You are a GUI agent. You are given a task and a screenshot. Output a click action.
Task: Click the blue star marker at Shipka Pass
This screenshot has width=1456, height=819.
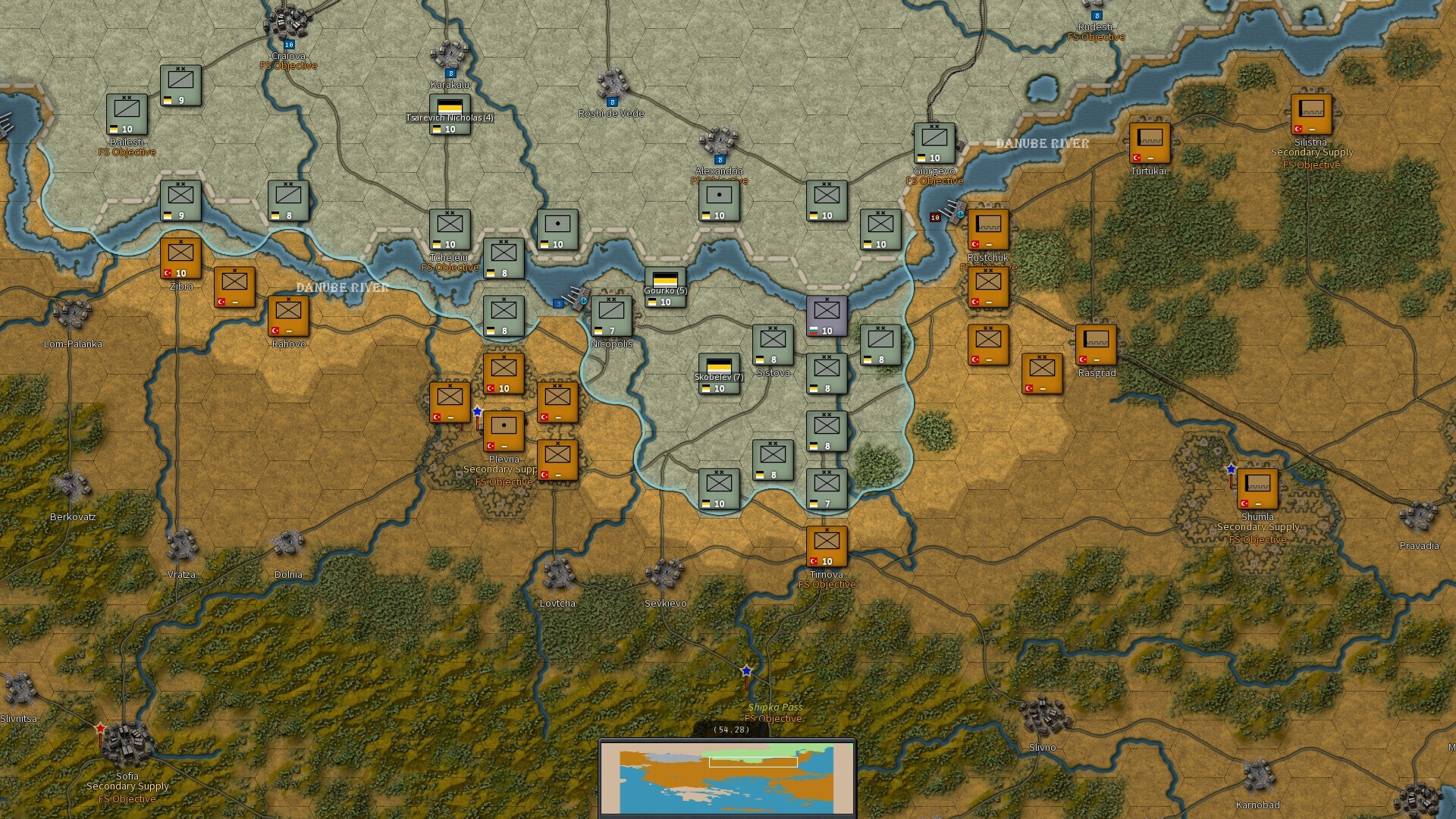click(747, 670)
